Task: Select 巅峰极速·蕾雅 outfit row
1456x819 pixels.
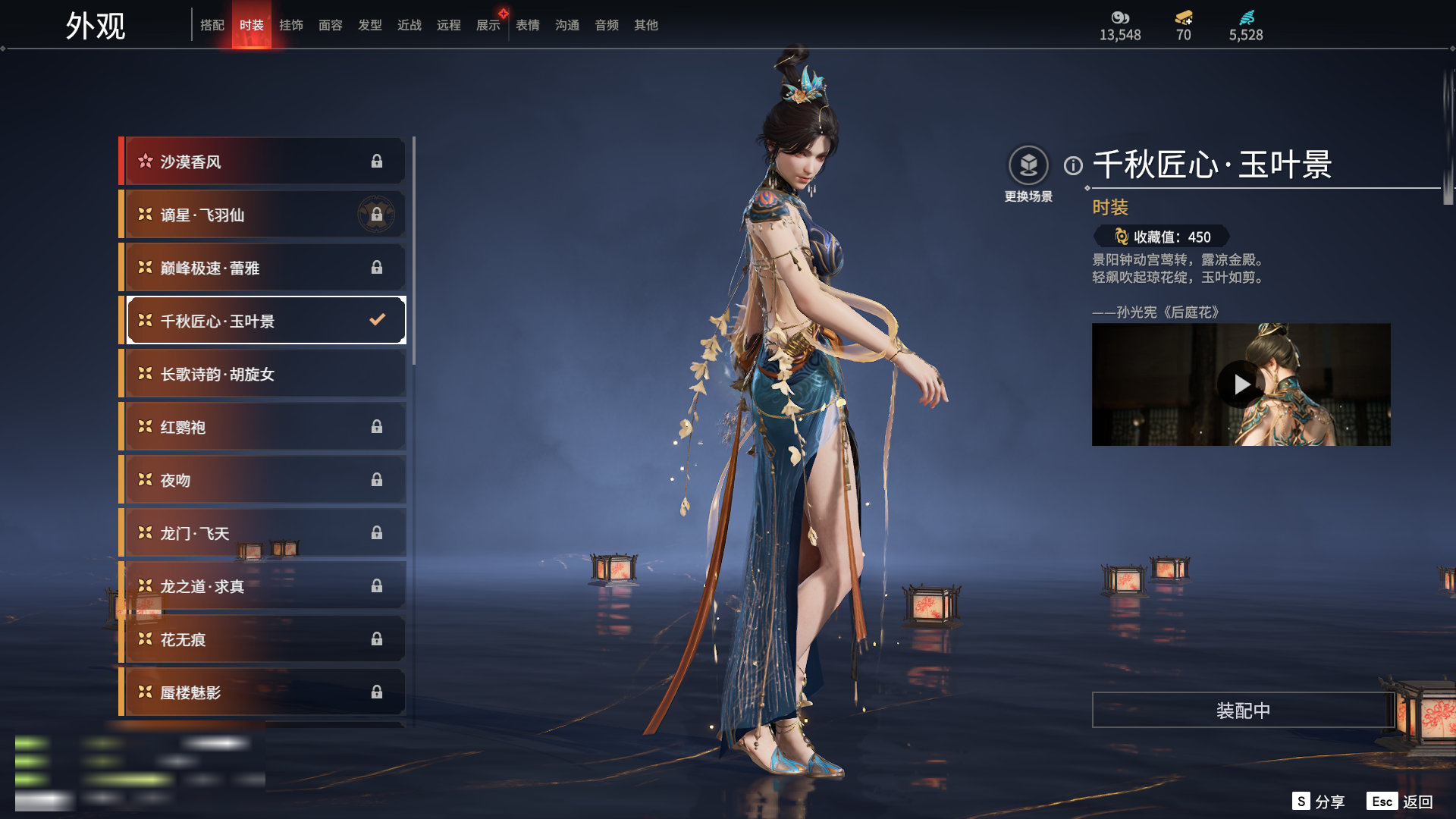Action: click(x=262, y=268)
